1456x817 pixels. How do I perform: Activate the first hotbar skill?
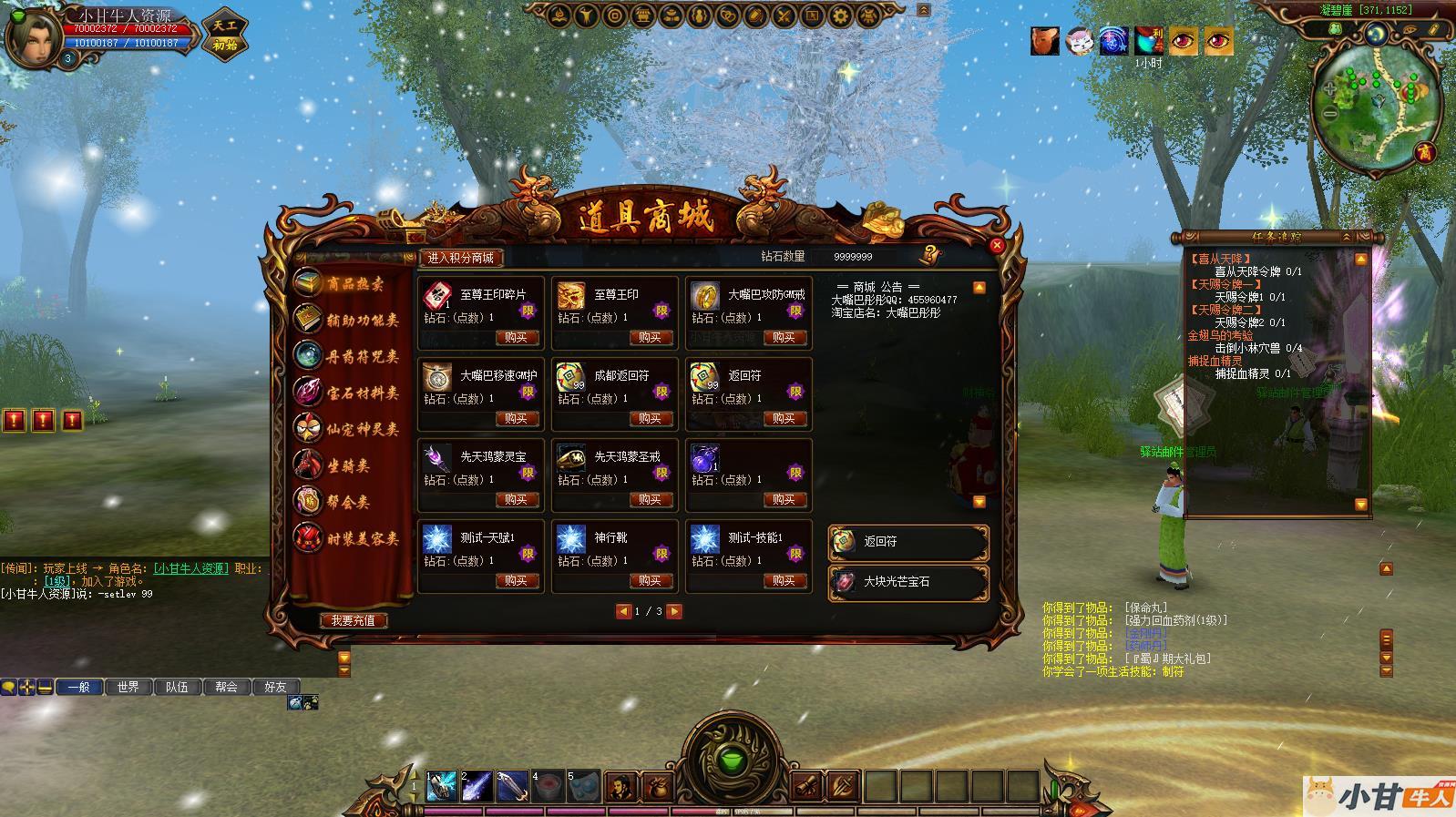click(x=442, y=786)
